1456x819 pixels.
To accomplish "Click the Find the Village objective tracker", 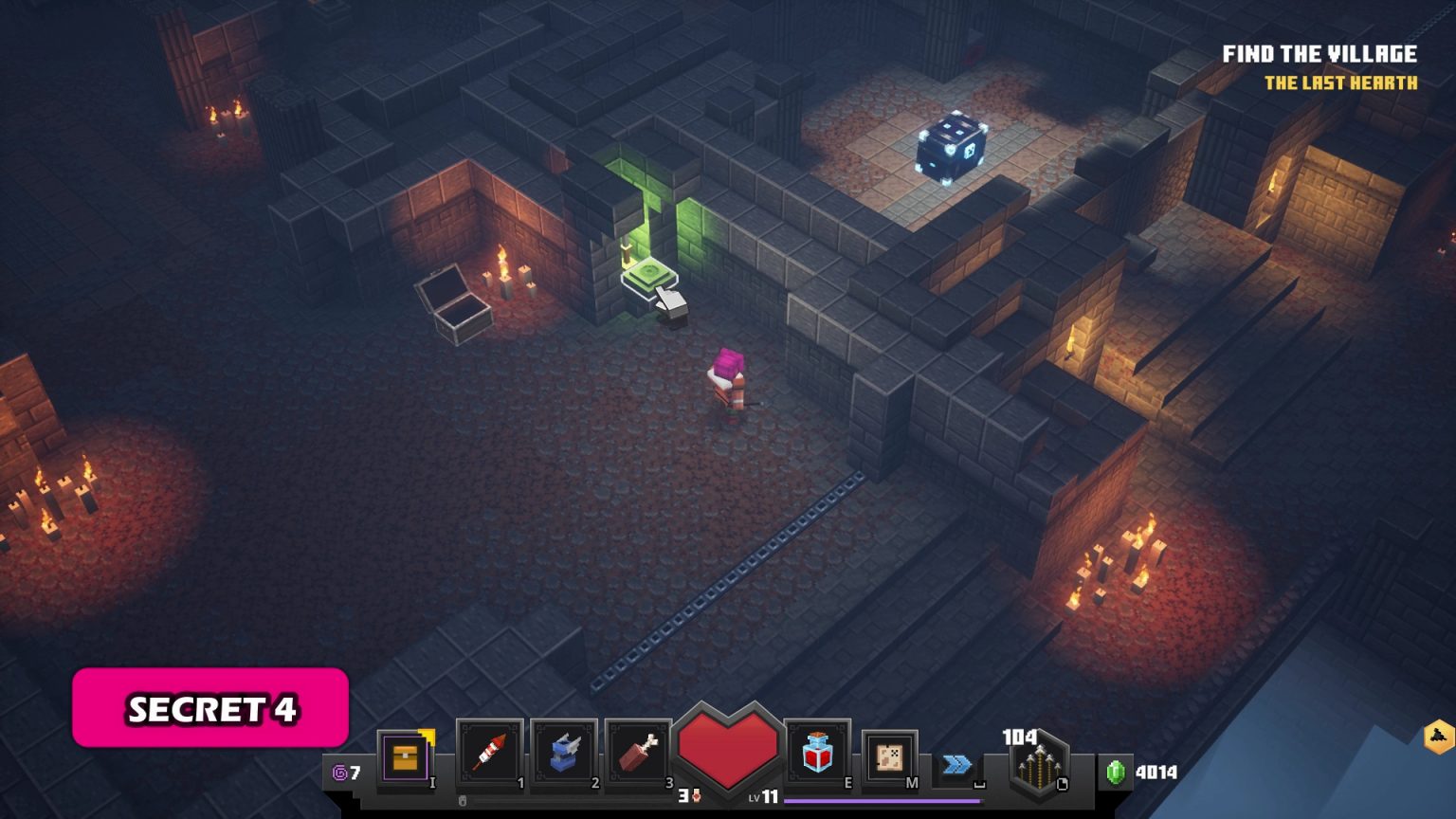I will click(1319, 55).
